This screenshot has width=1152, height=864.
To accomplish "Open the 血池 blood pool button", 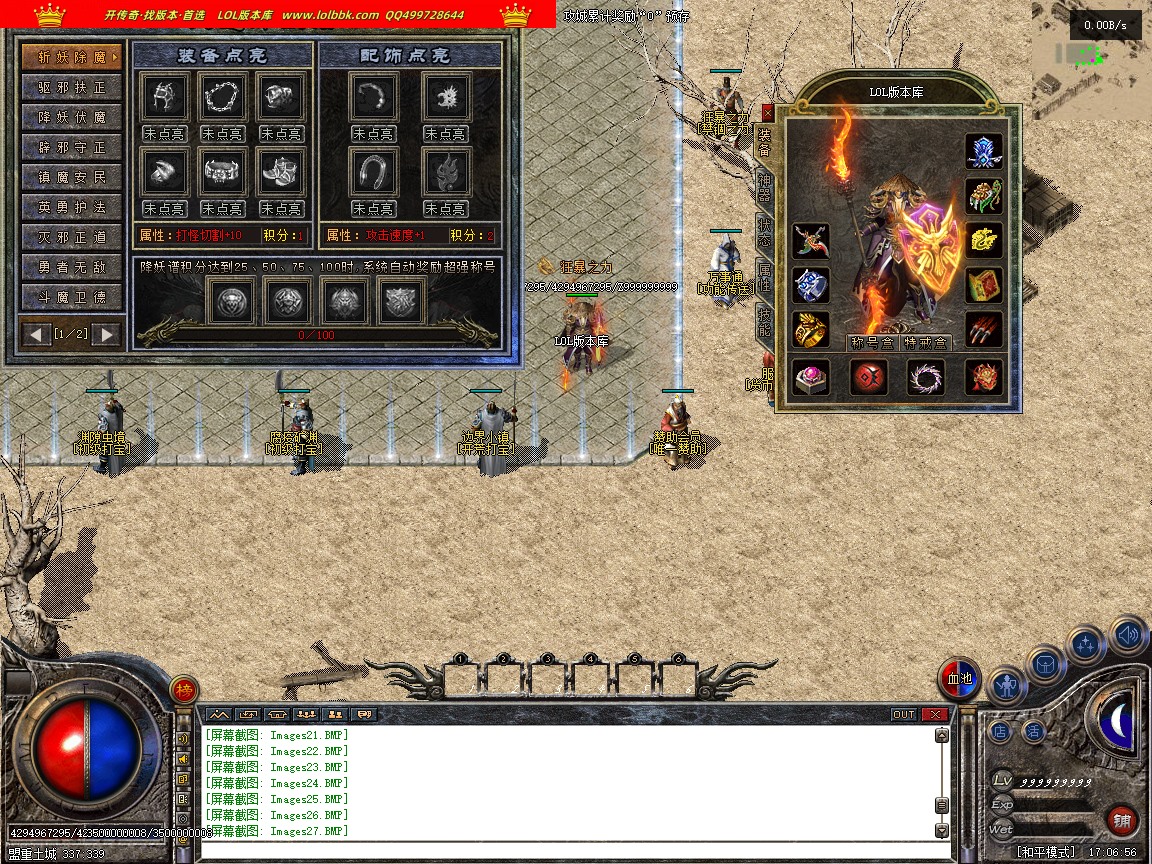I will [x=960, y=680].
